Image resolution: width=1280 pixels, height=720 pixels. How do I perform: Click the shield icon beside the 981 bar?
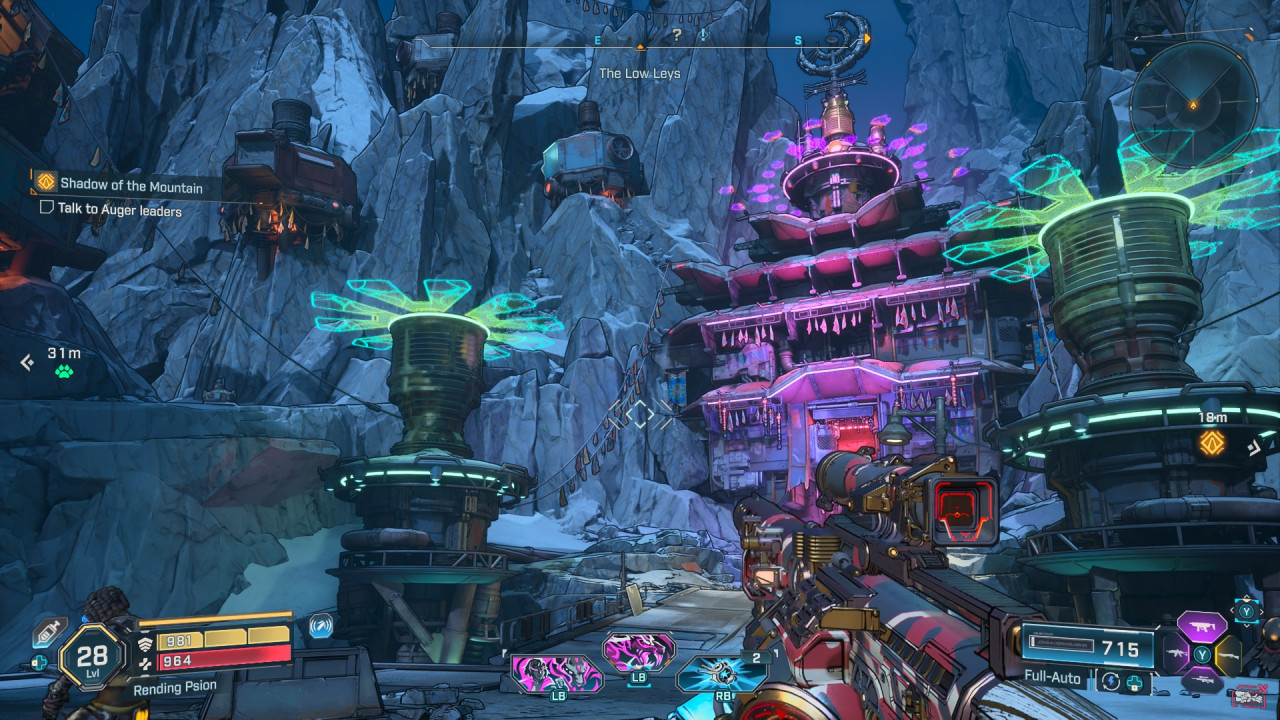coord(147,642)
